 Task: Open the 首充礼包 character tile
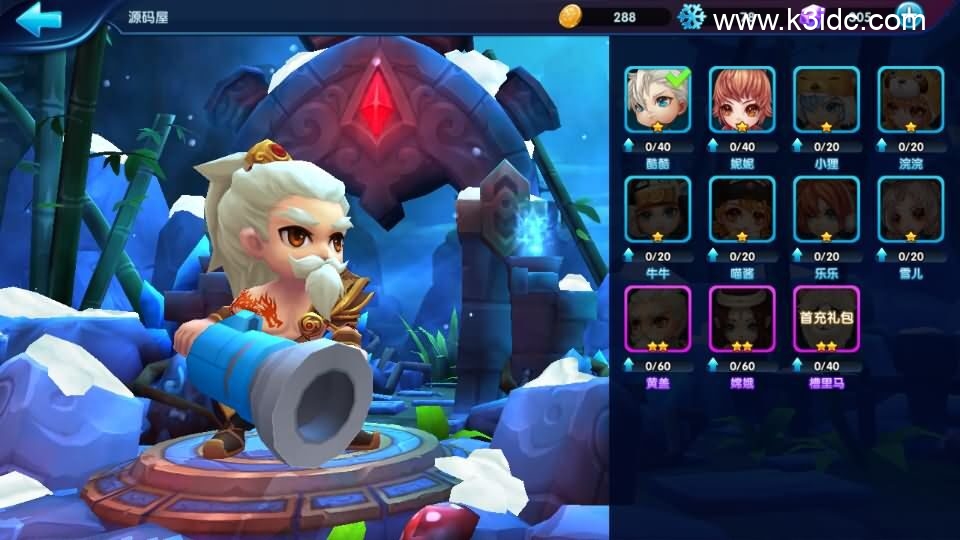(826, 319)
